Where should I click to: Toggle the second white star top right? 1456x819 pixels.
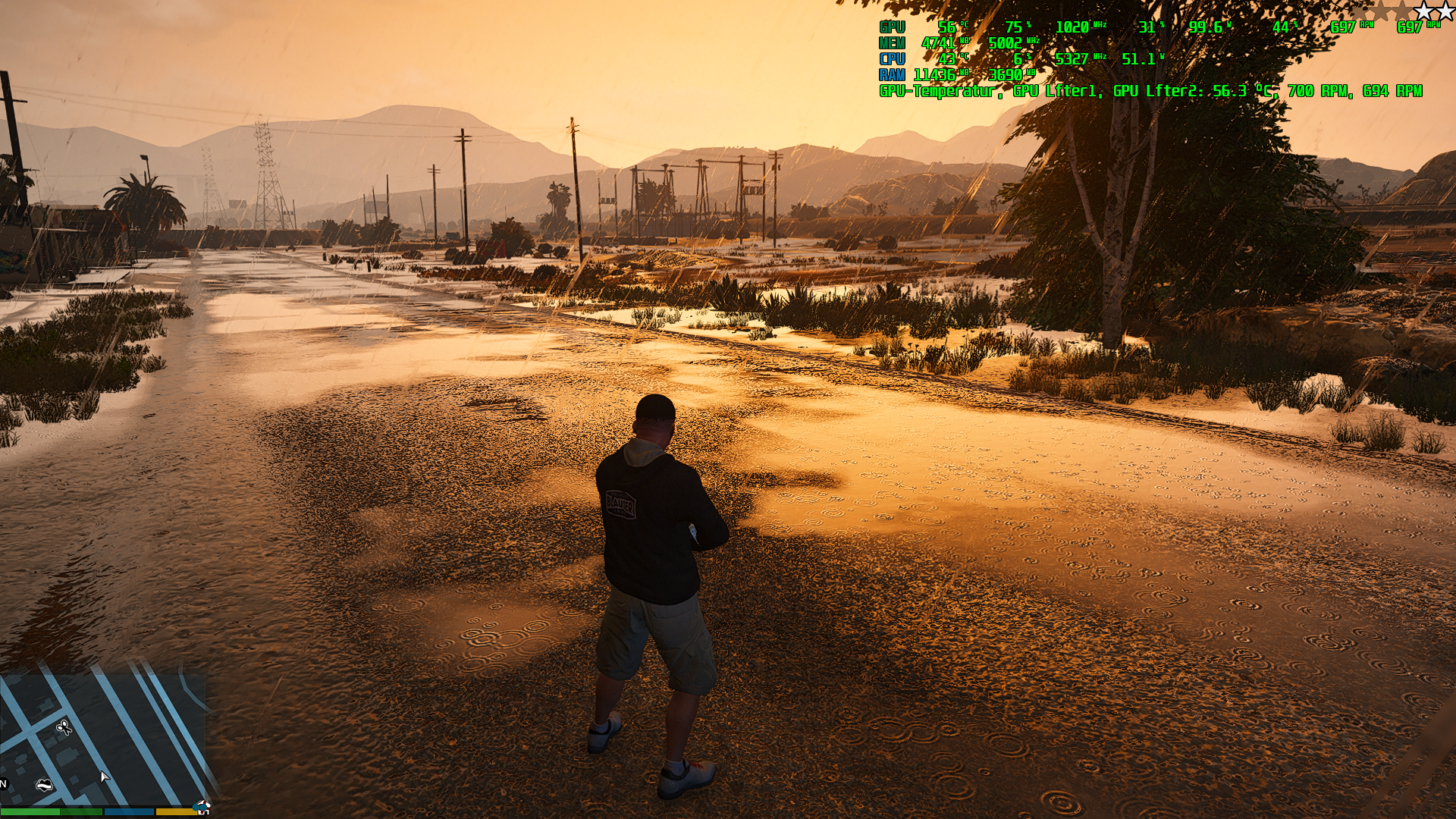point(1445,11)
